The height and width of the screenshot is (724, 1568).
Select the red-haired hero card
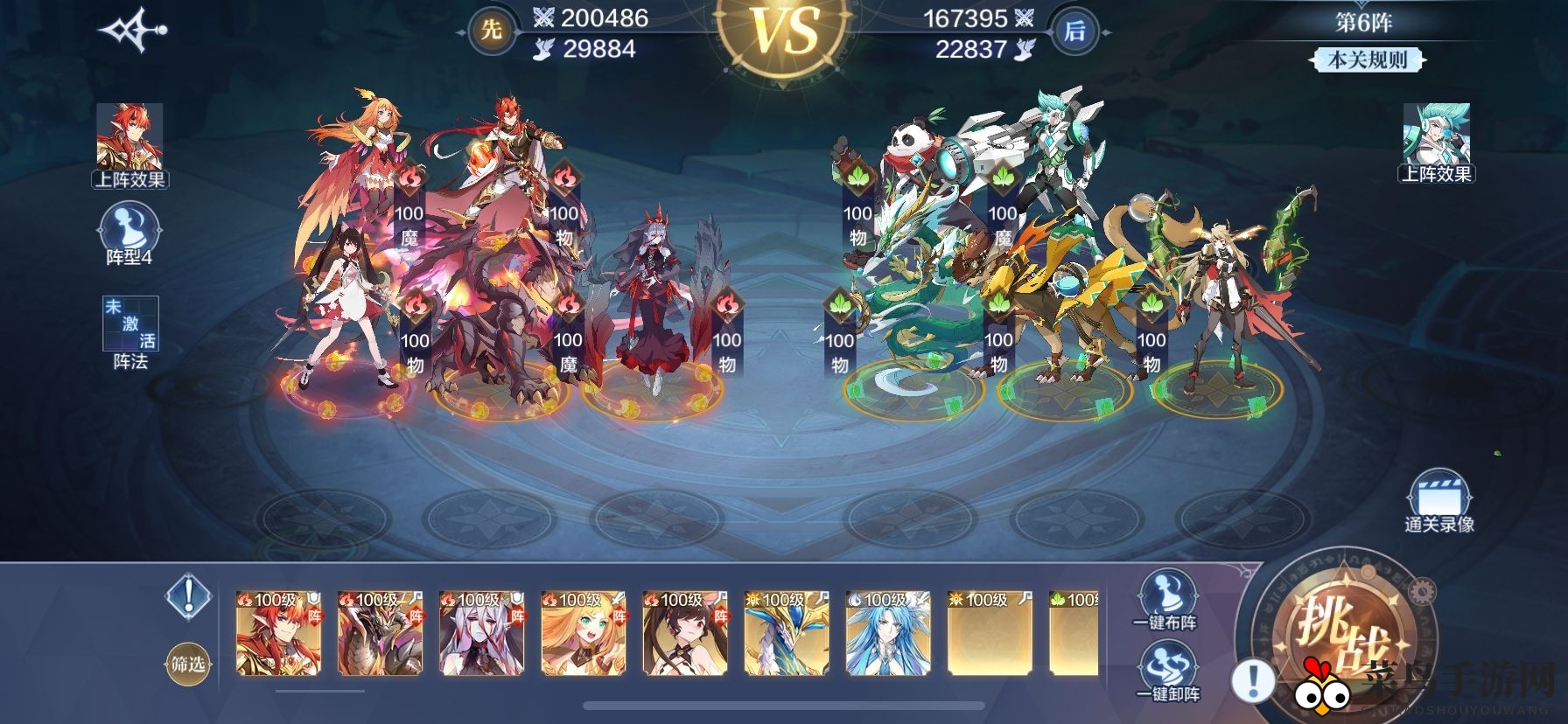pyautogui.click(x=278, y=633)
